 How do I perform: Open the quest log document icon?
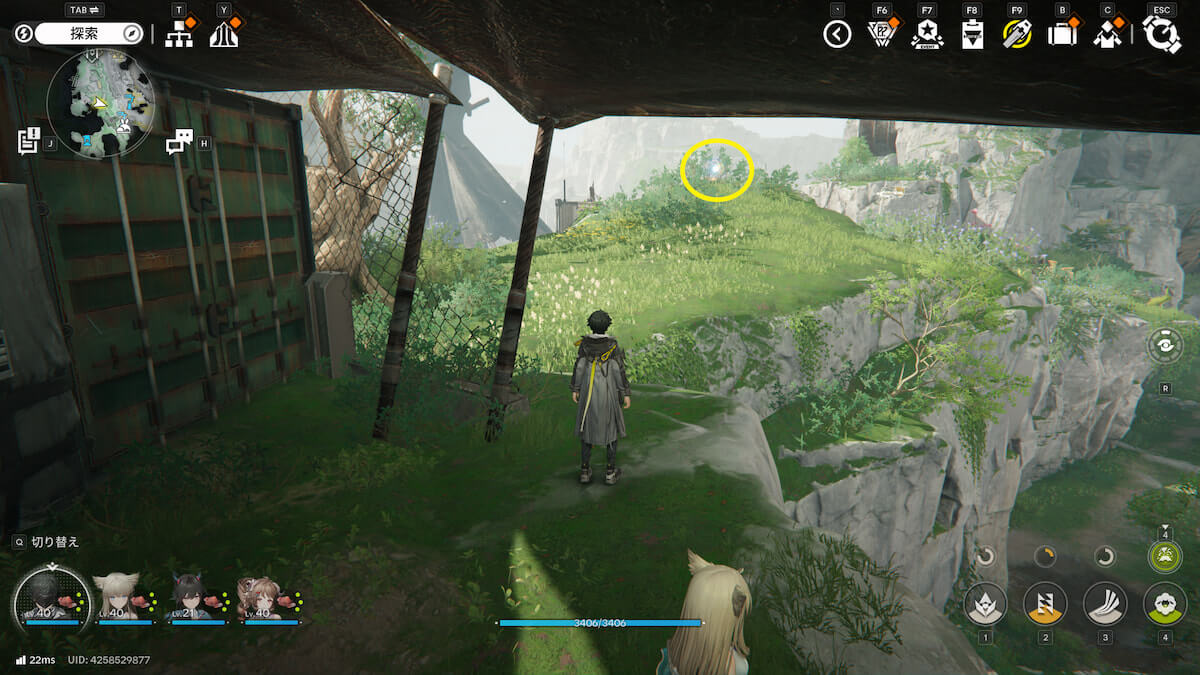pos(28,141)
